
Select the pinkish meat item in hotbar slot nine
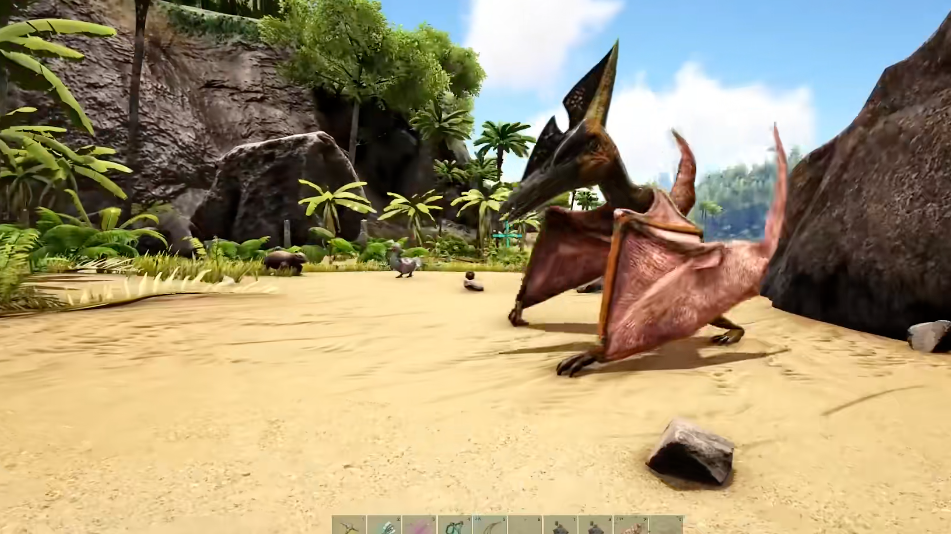630,525
